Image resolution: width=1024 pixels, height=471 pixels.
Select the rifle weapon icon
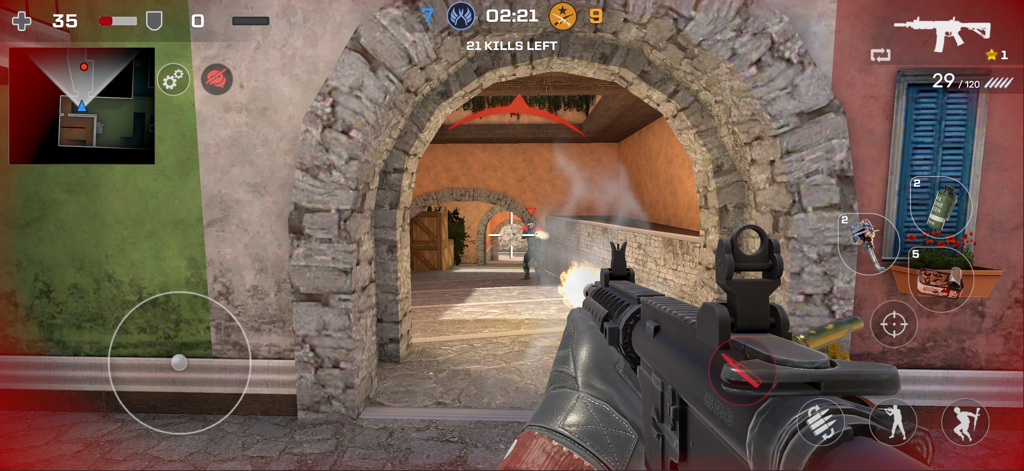(941, 32)
